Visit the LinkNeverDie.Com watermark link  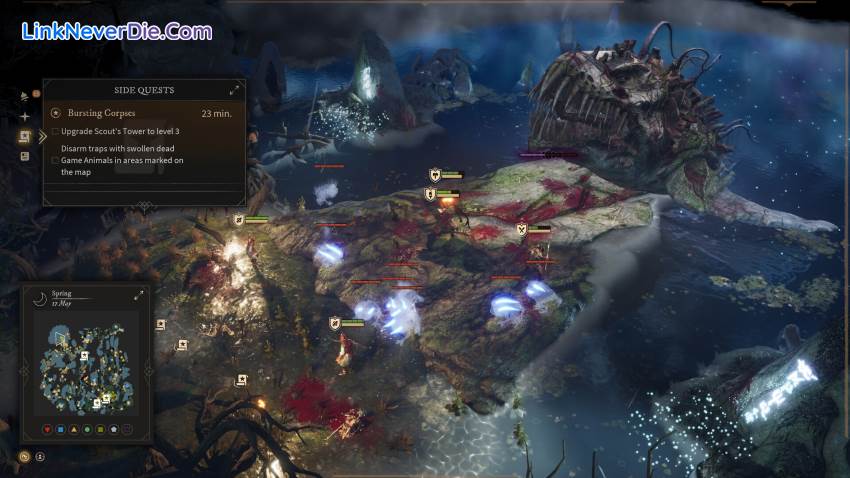pos(116,31)
